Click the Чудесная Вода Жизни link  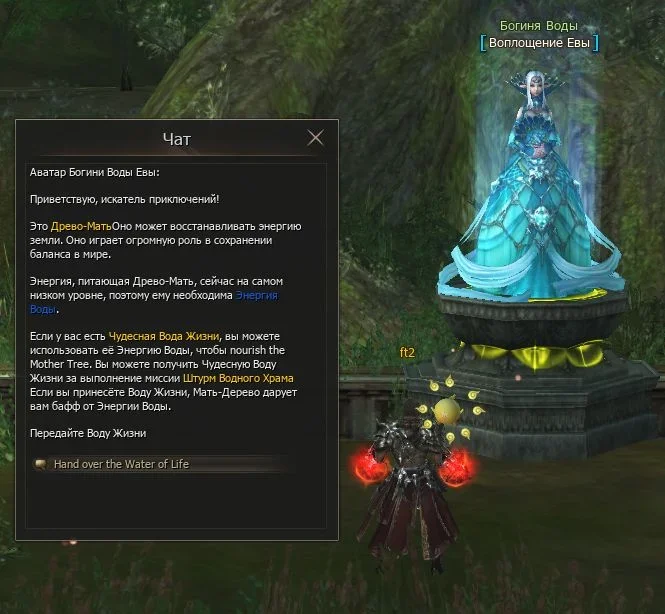coord(150,337)
